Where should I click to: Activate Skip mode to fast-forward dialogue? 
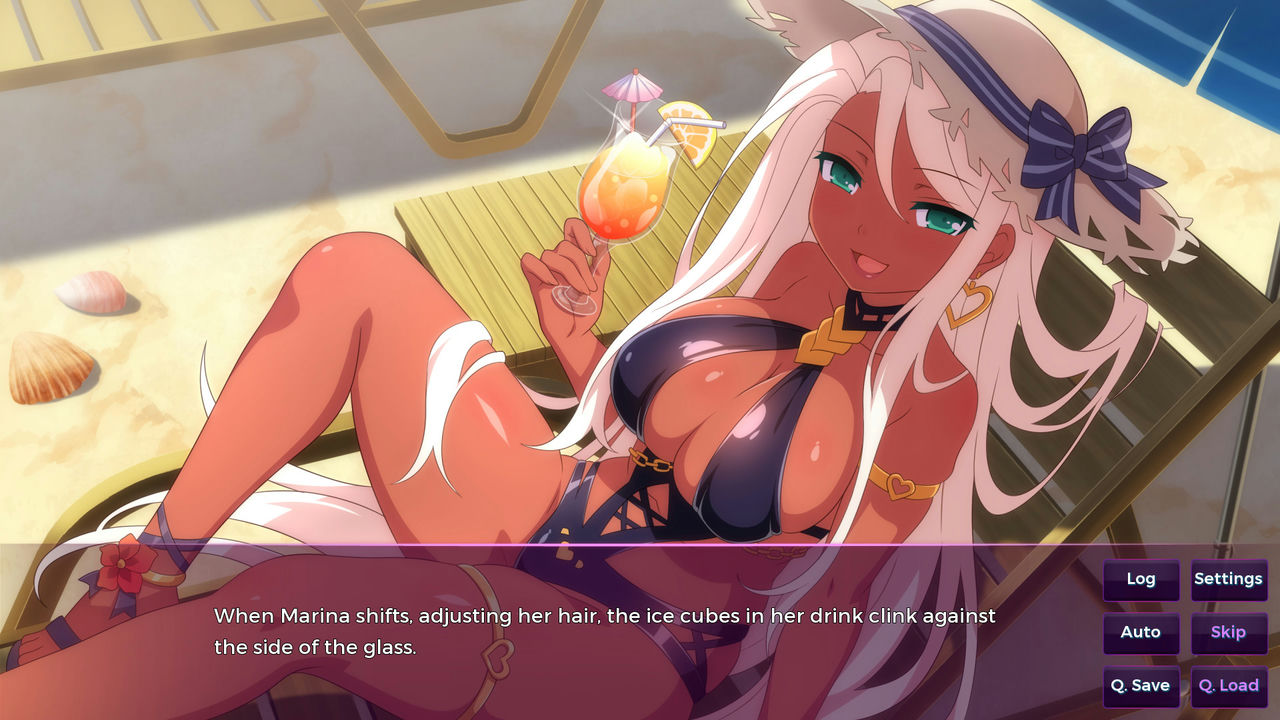click(1229, 633)
